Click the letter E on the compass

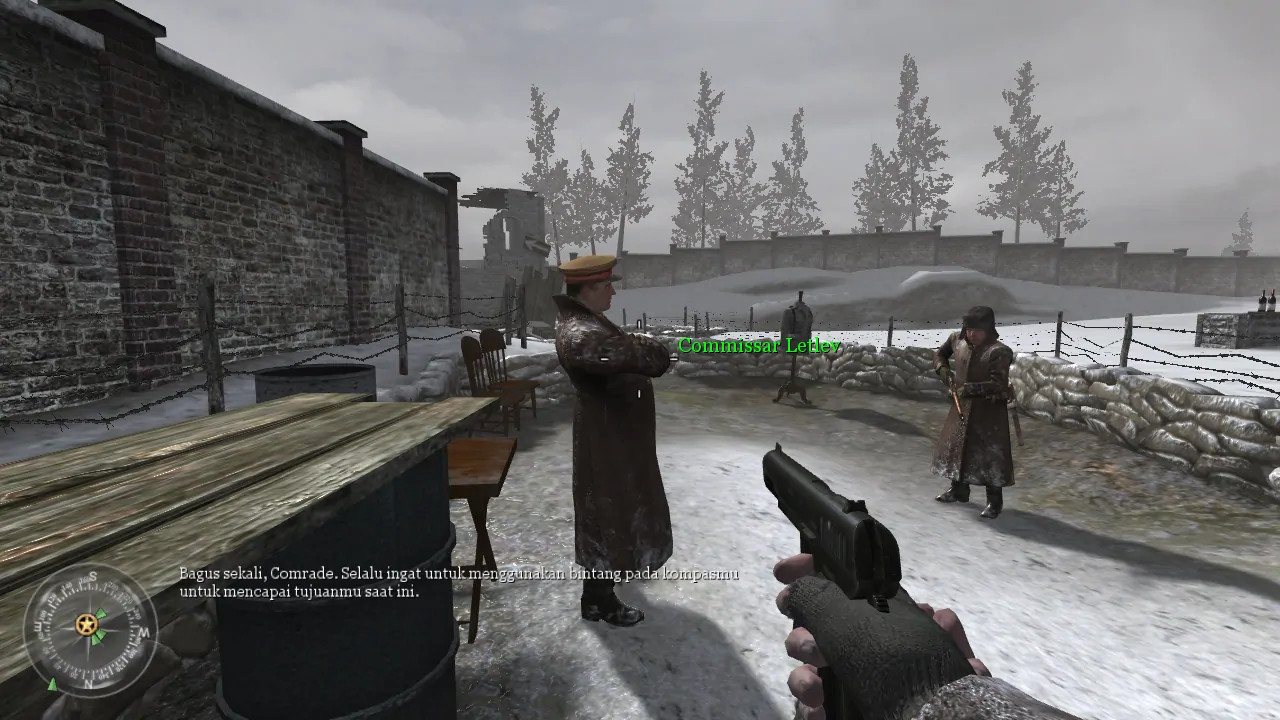(x=39, y=627)
